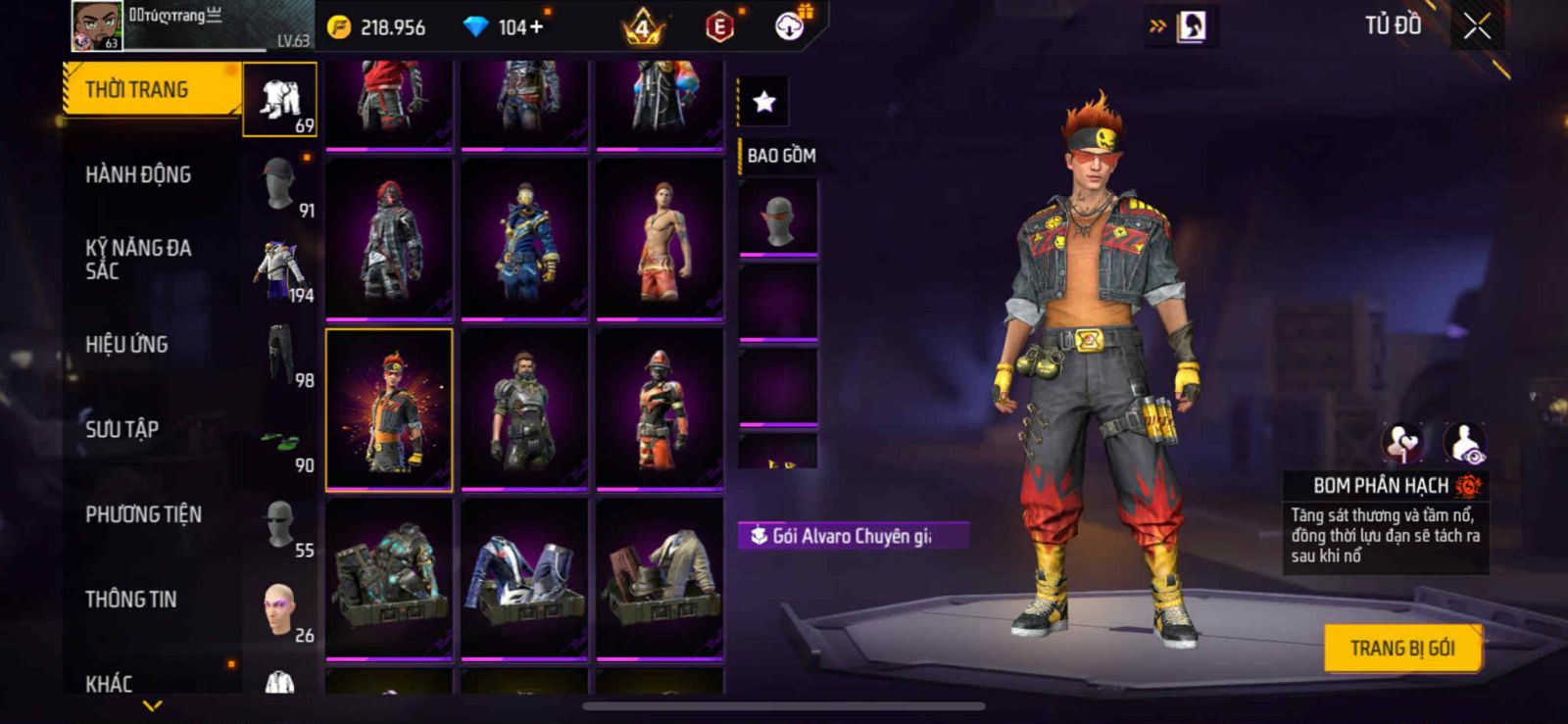Select the white blue jacket bundle crate

coord(524,578)
